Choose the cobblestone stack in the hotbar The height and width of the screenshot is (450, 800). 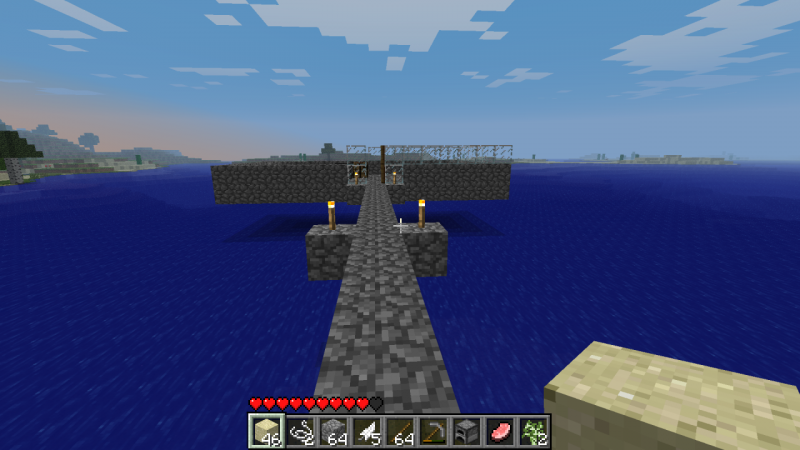pos(333,431)
